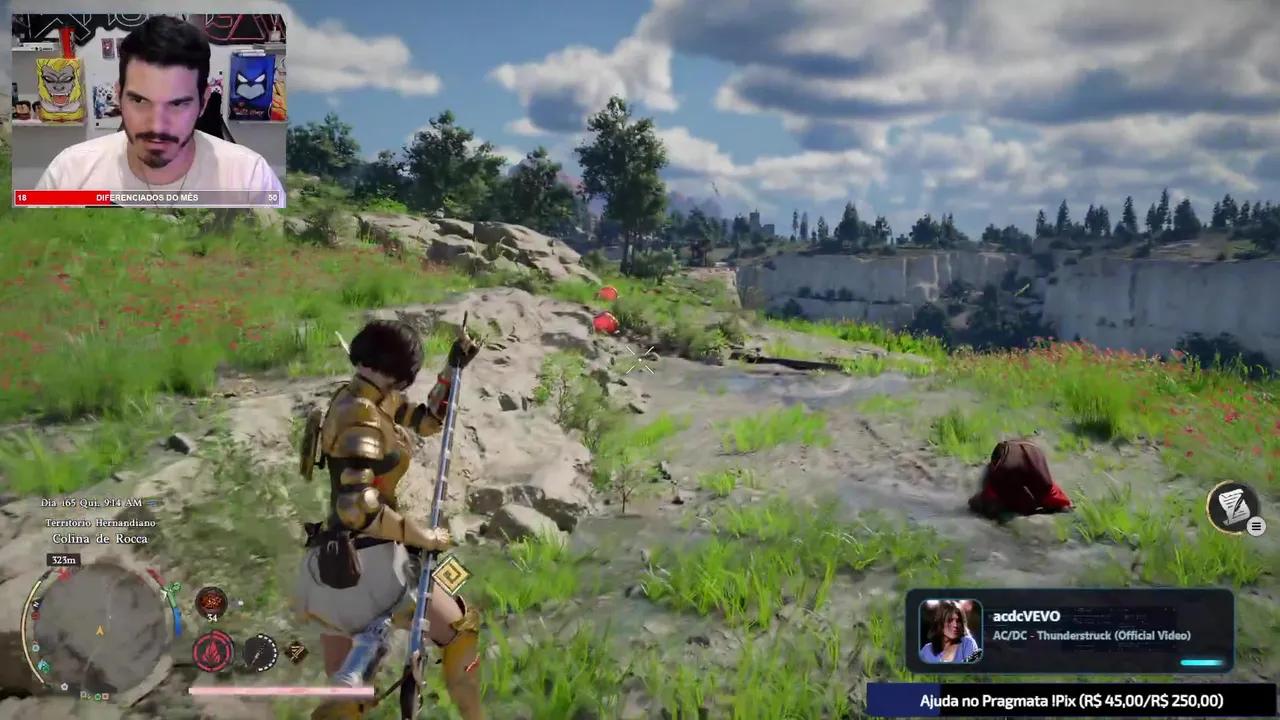Image resolution: width=1280 pixels, height=720 pixels.
Task: Click the ammo emblem showing 34
Action: [x=210, y=602]
